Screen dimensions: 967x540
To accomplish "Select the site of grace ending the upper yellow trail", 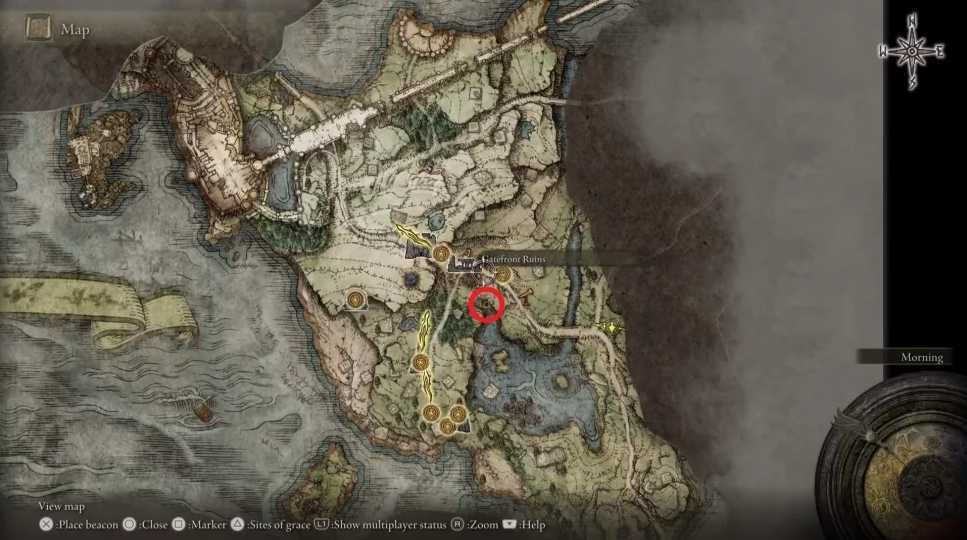I will tap(441, 255).
